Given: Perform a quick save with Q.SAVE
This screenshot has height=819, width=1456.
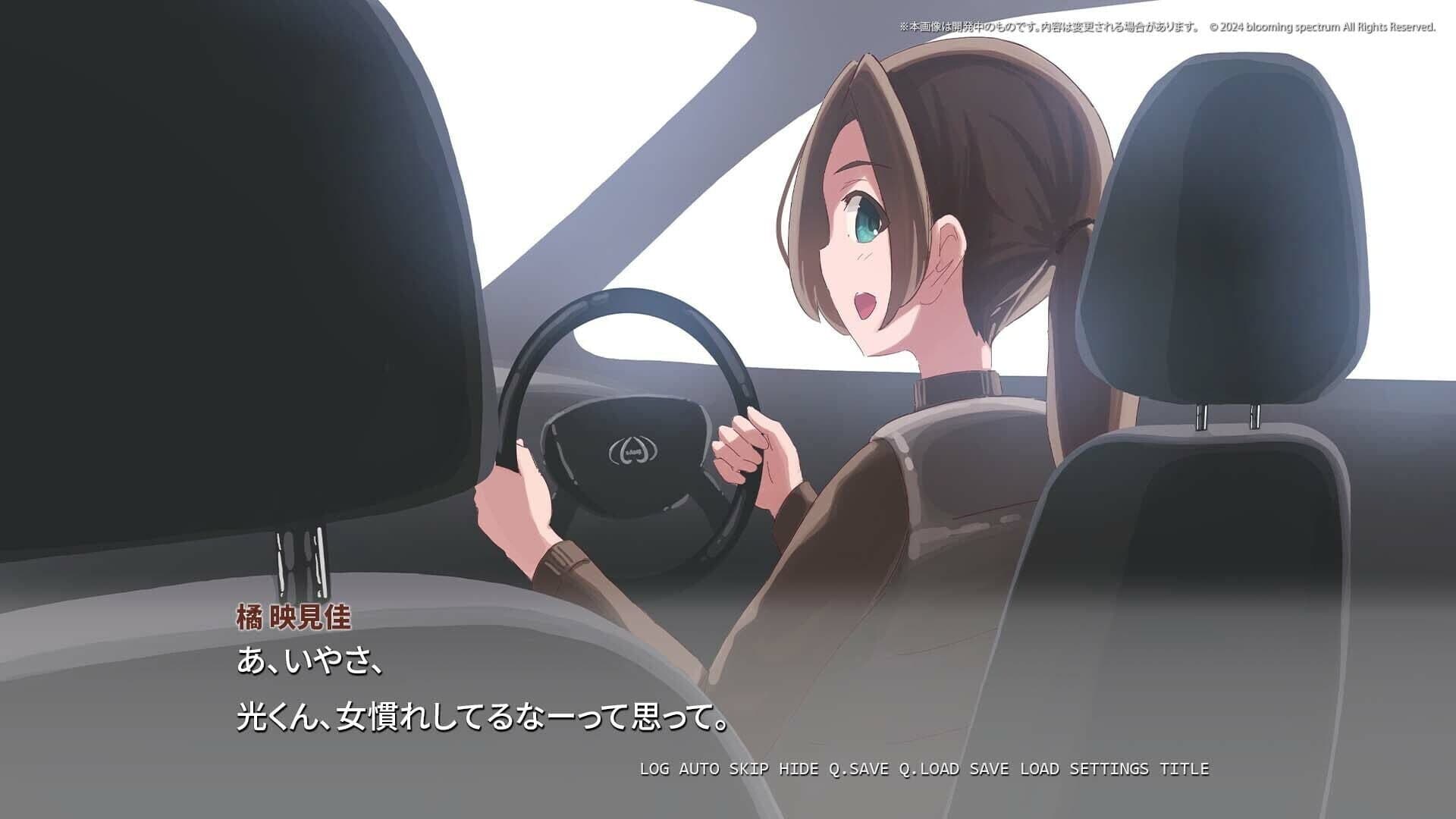Looking at the screenshot, I should coord(860,767).
